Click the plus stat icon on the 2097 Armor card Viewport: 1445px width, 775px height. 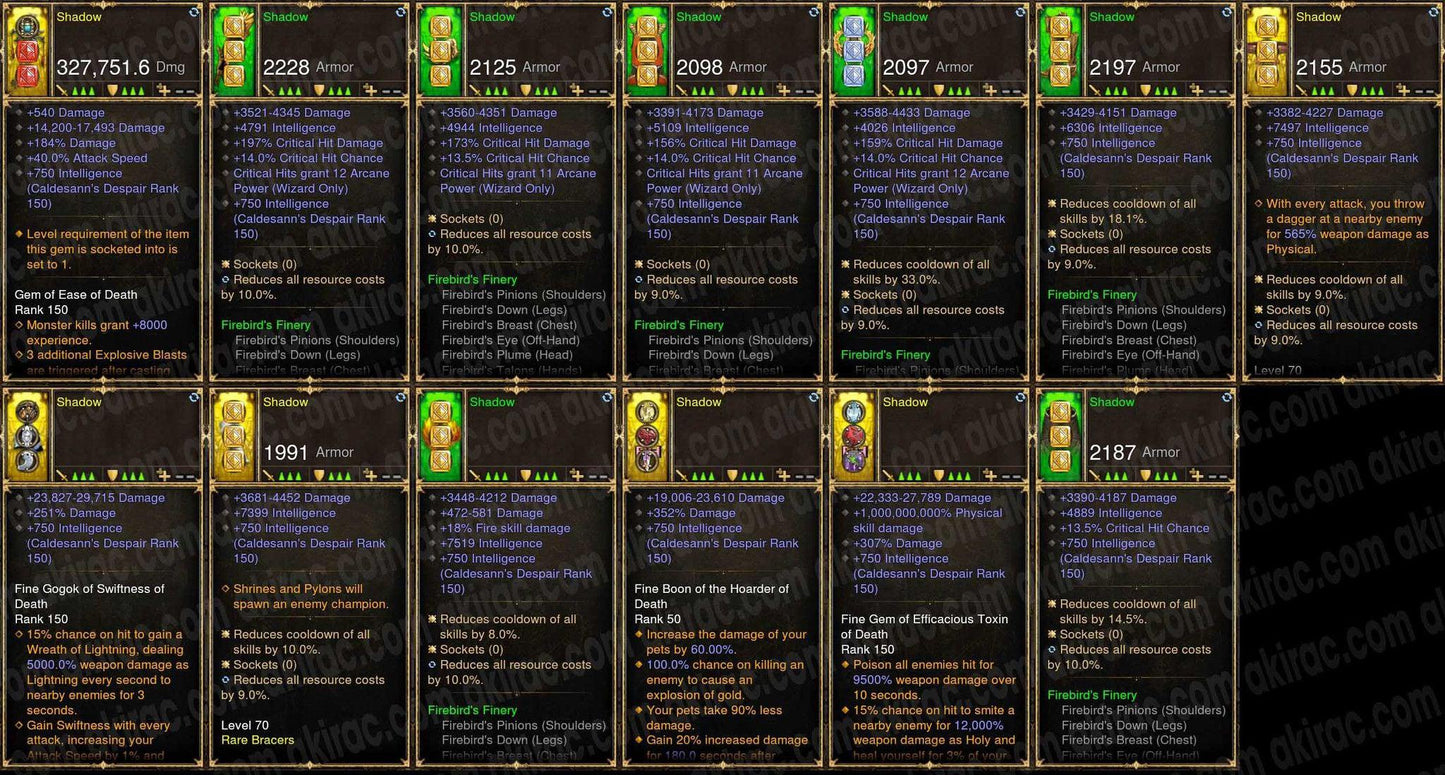[990, 90]
